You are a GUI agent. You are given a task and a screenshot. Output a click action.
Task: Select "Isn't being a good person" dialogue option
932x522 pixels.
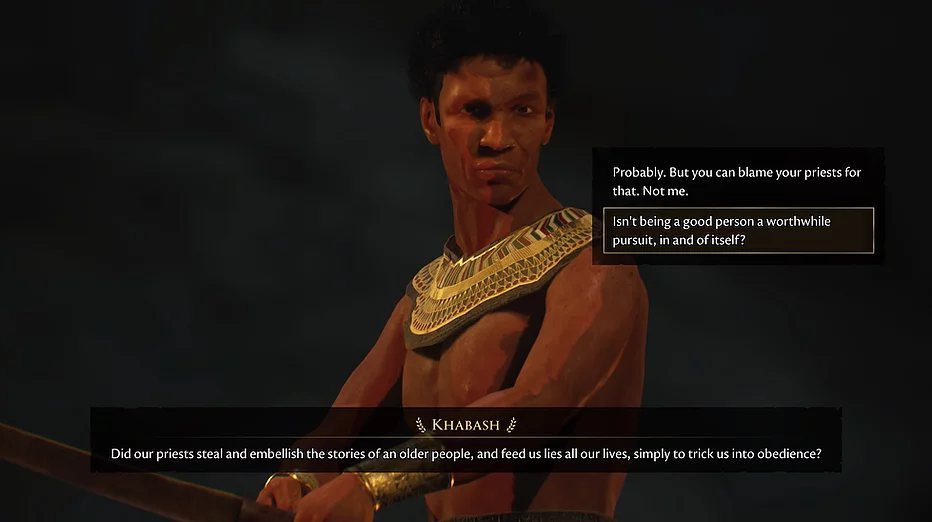tap(737, 231)
